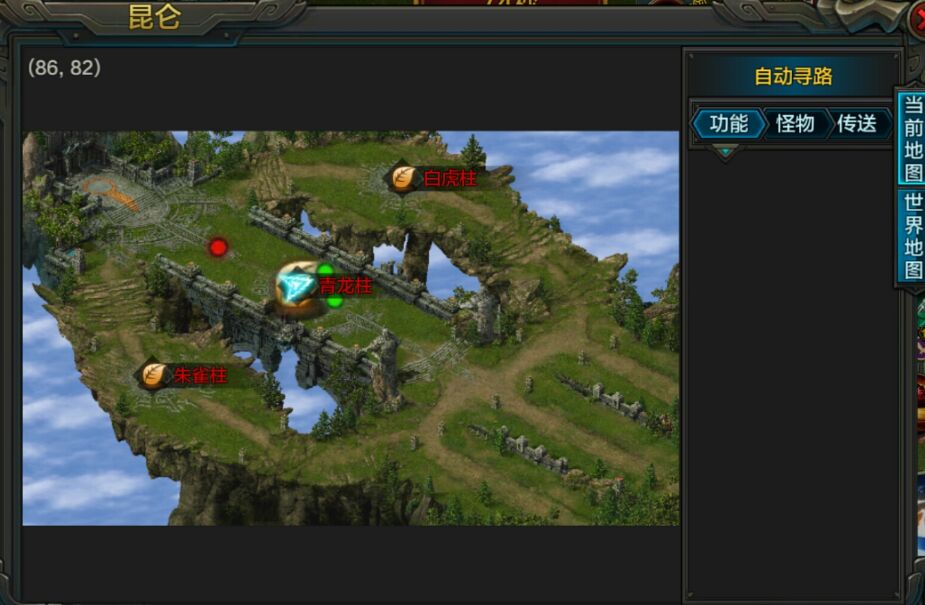This screenshot has height=605, width=925.
Task: Click the 白虎柱 map marker
Action: point(404,179)
